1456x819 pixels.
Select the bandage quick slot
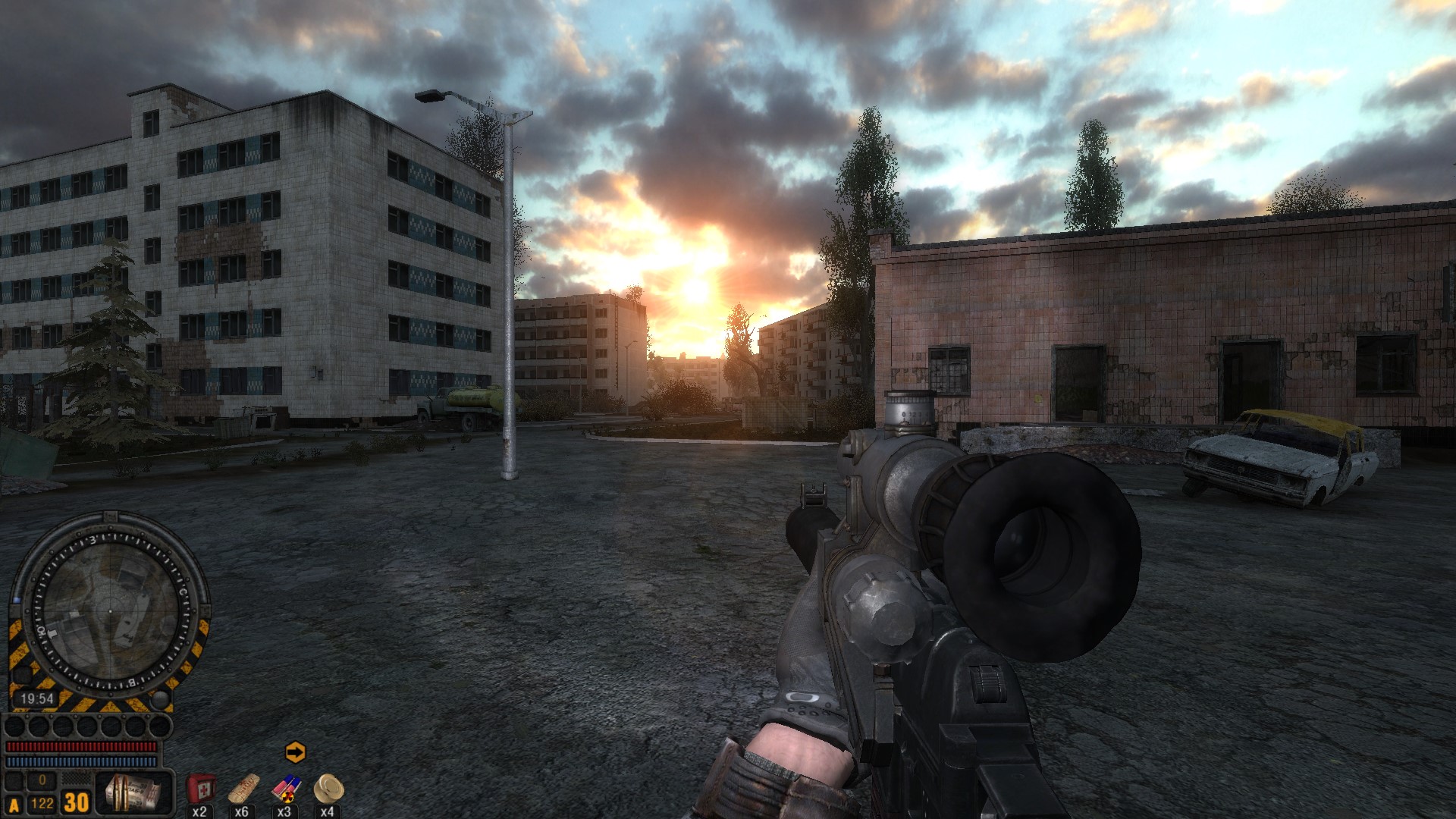243,789
